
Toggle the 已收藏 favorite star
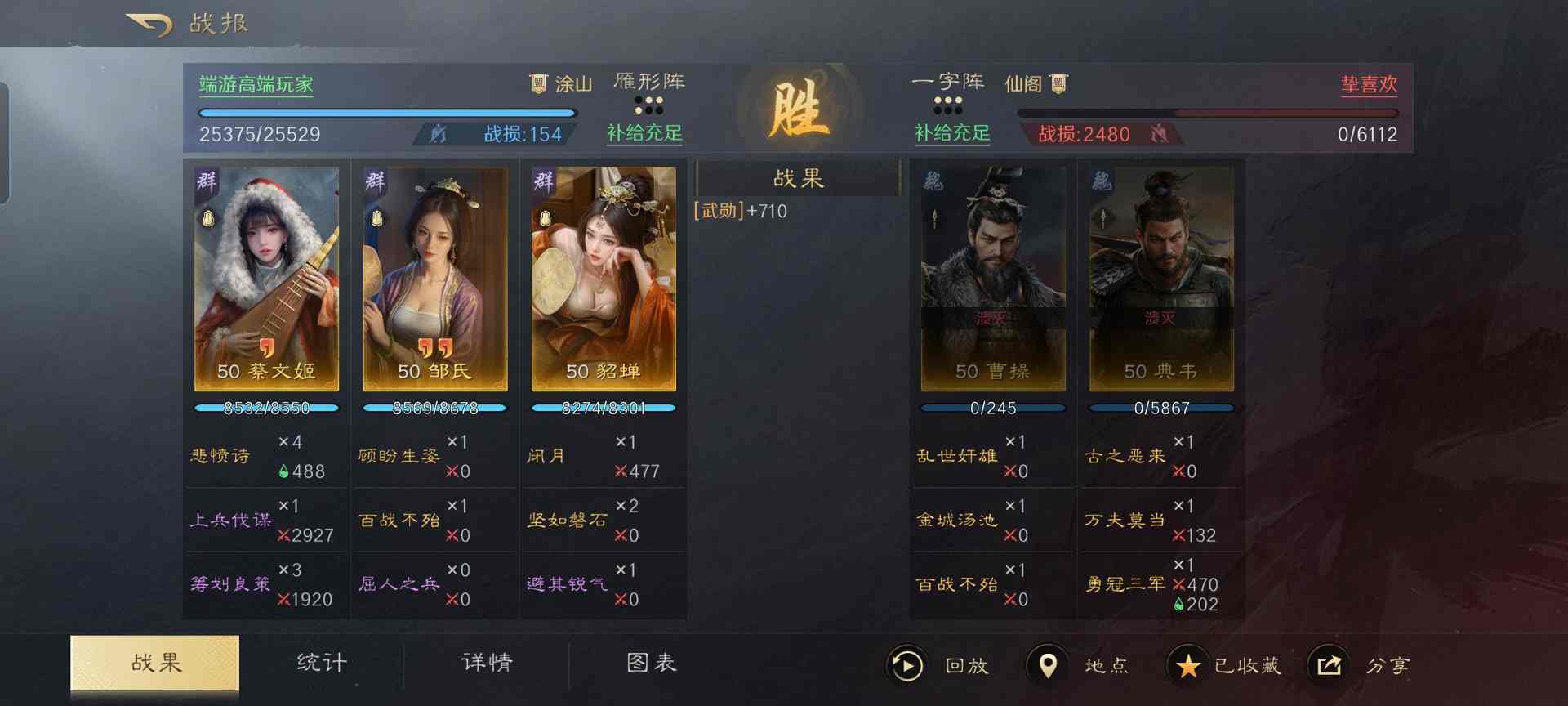point(1188,666)
